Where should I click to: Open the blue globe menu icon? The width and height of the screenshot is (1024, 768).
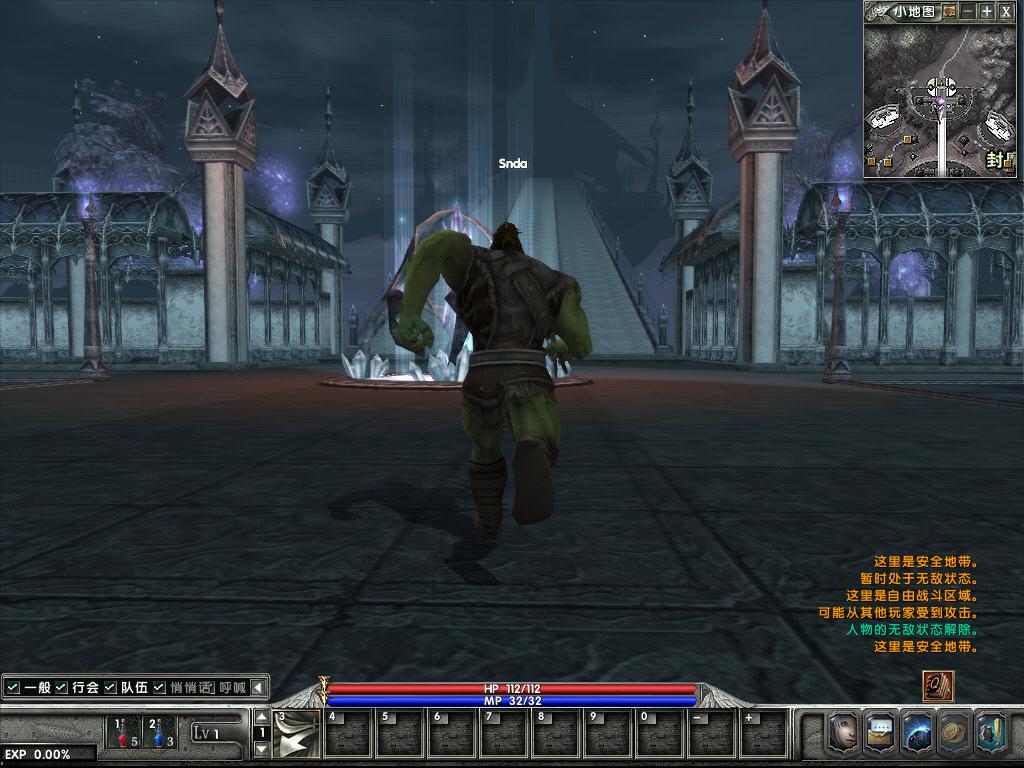click(918, 732)
